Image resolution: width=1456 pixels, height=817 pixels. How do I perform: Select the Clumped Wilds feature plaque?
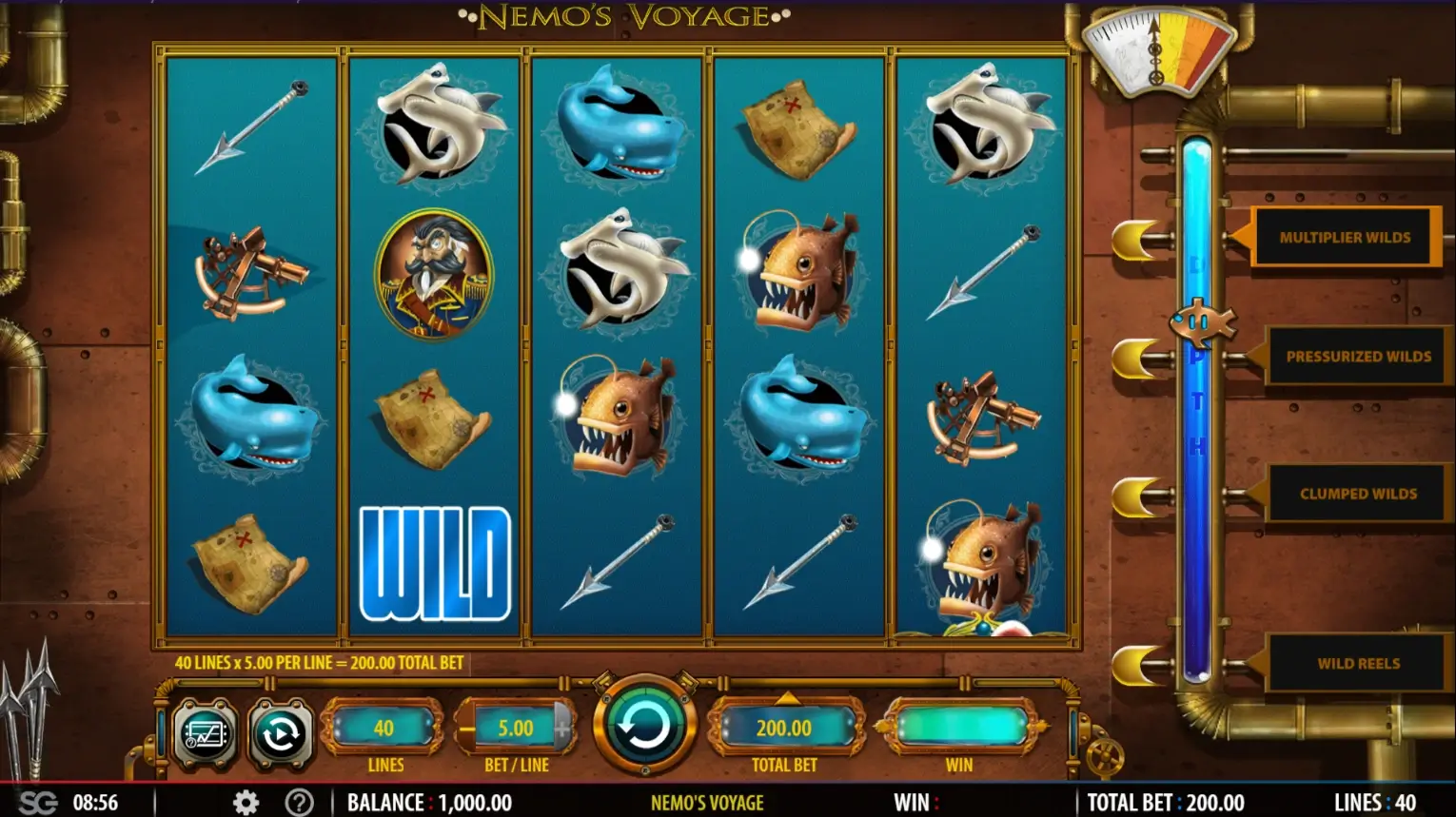coord(1358,494)
